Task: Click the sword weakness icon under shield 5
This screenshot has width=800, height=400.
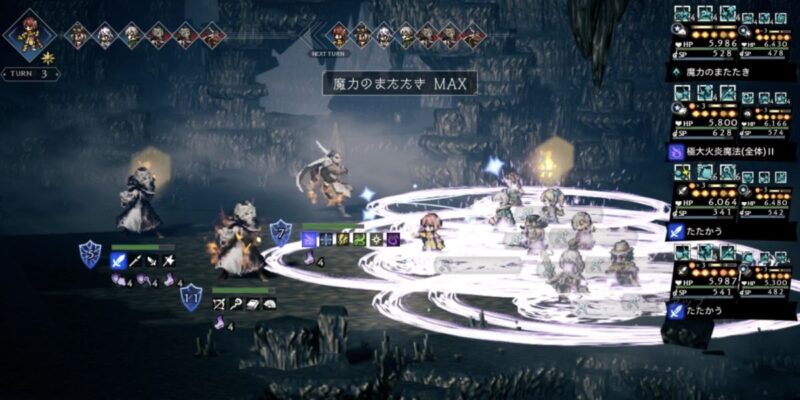Action: pos(118,261)
